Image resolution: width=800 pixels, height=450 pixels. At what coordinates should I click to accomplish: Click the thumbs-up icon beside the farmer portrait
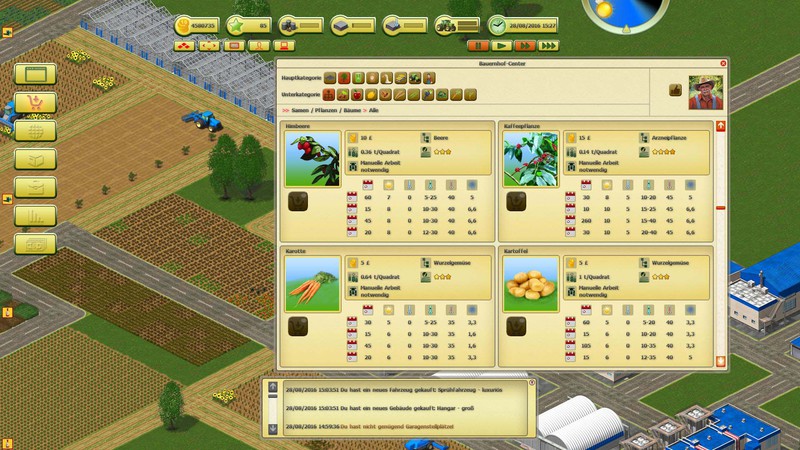(x=676, y=90)
